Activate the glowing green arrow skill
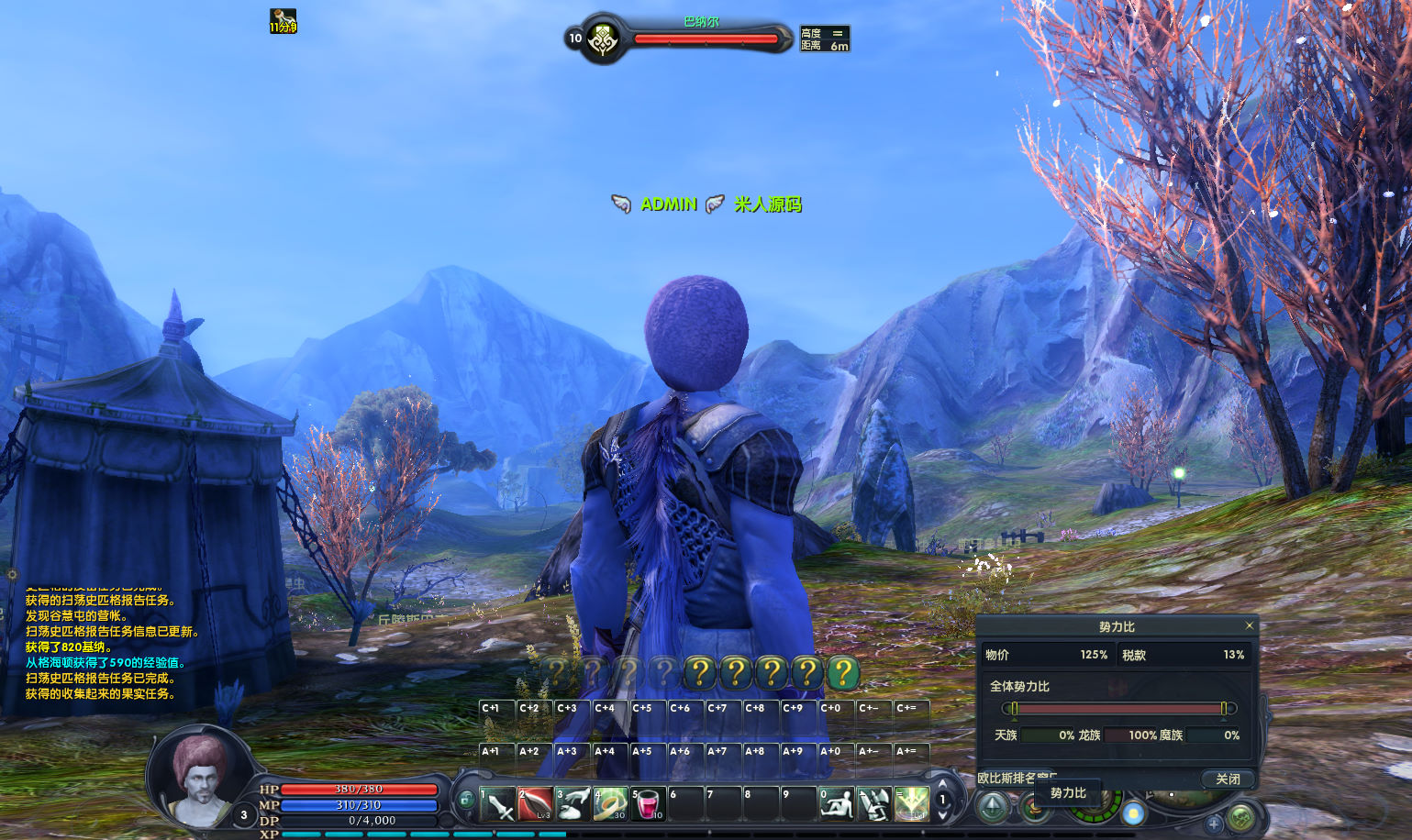 point(911,803)
